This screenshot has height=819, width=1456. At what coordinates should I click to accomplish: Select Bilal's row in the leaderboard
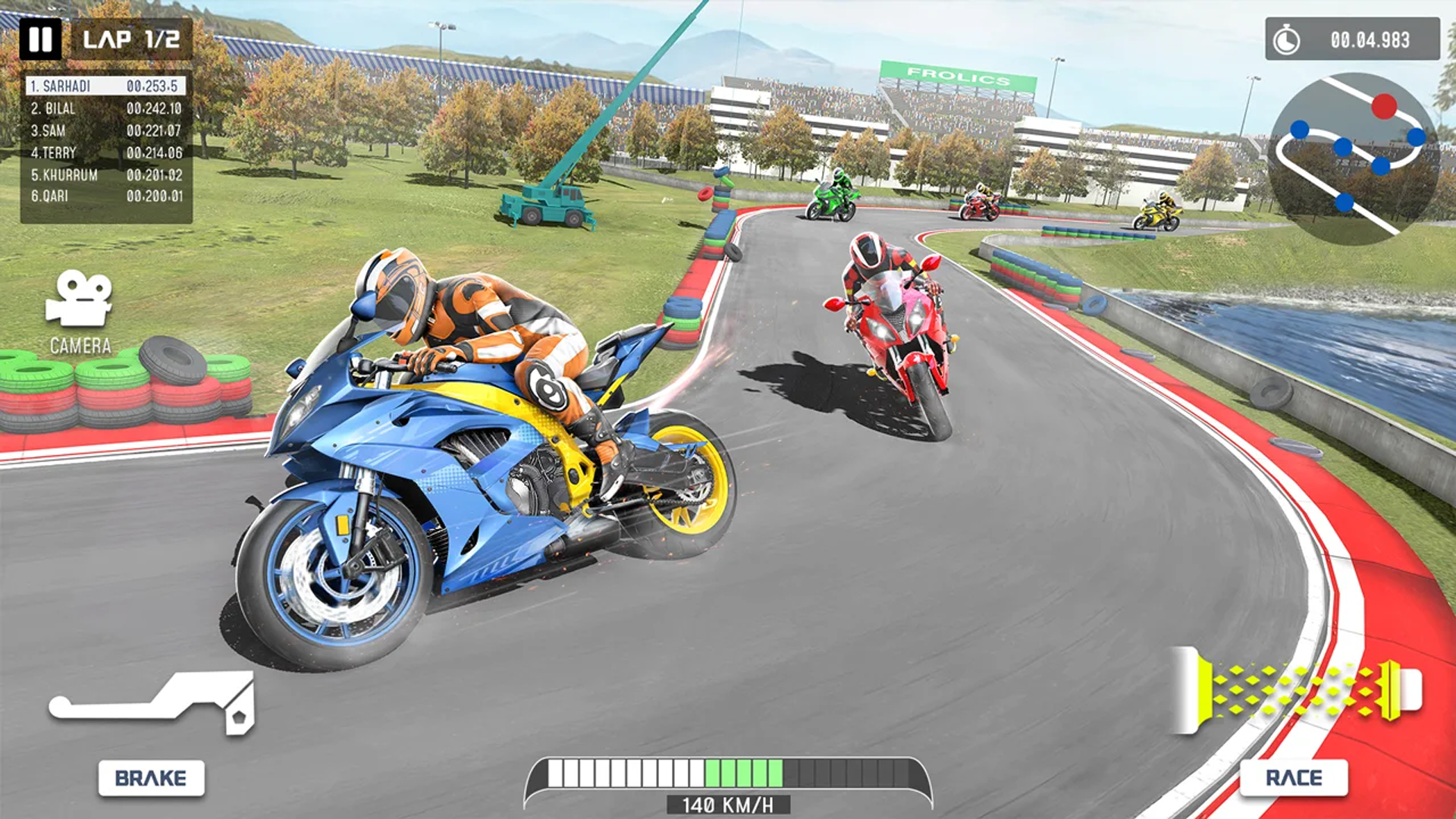click(x=106, y=108)
